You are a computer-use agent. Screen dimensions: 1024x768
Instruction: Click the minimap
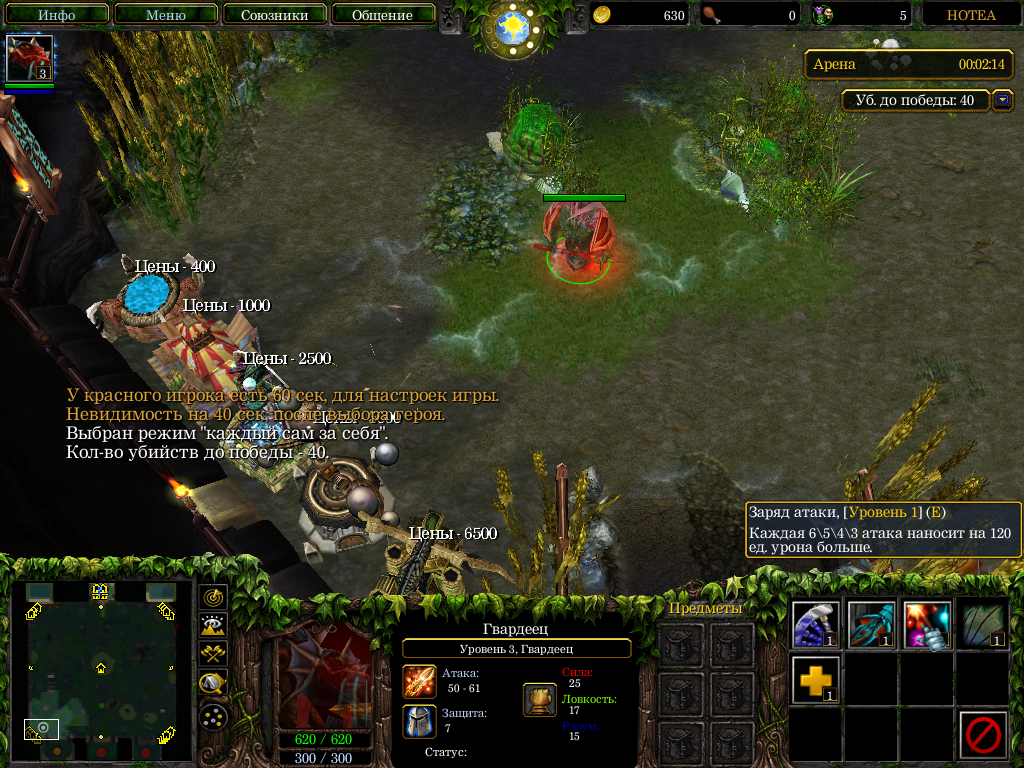100,668
